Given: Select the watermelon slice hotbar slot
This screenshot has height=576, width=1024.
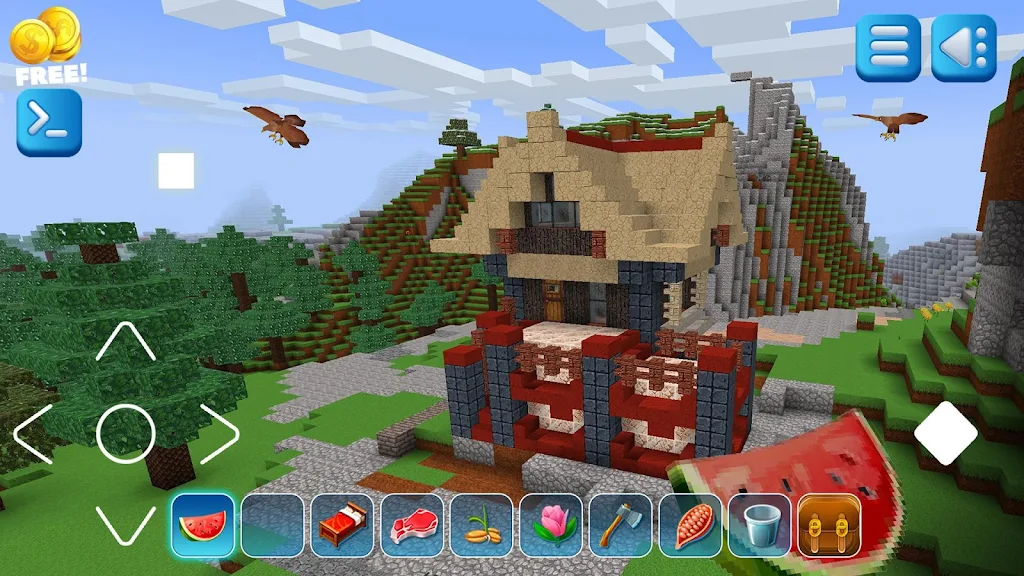Looking at the screenshot, I should tap(203, 524).
